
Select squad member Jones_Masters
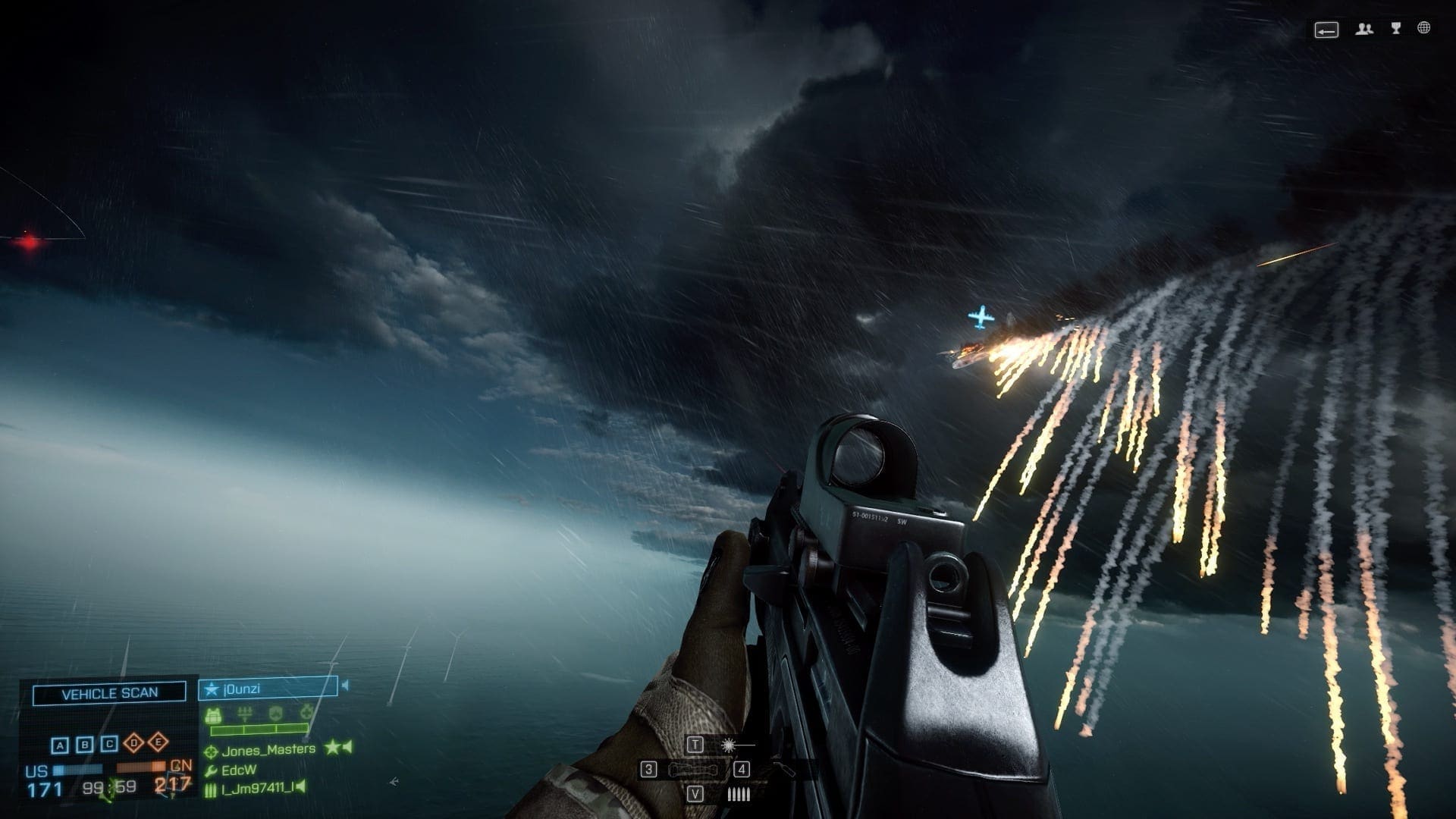click(268, 750)
